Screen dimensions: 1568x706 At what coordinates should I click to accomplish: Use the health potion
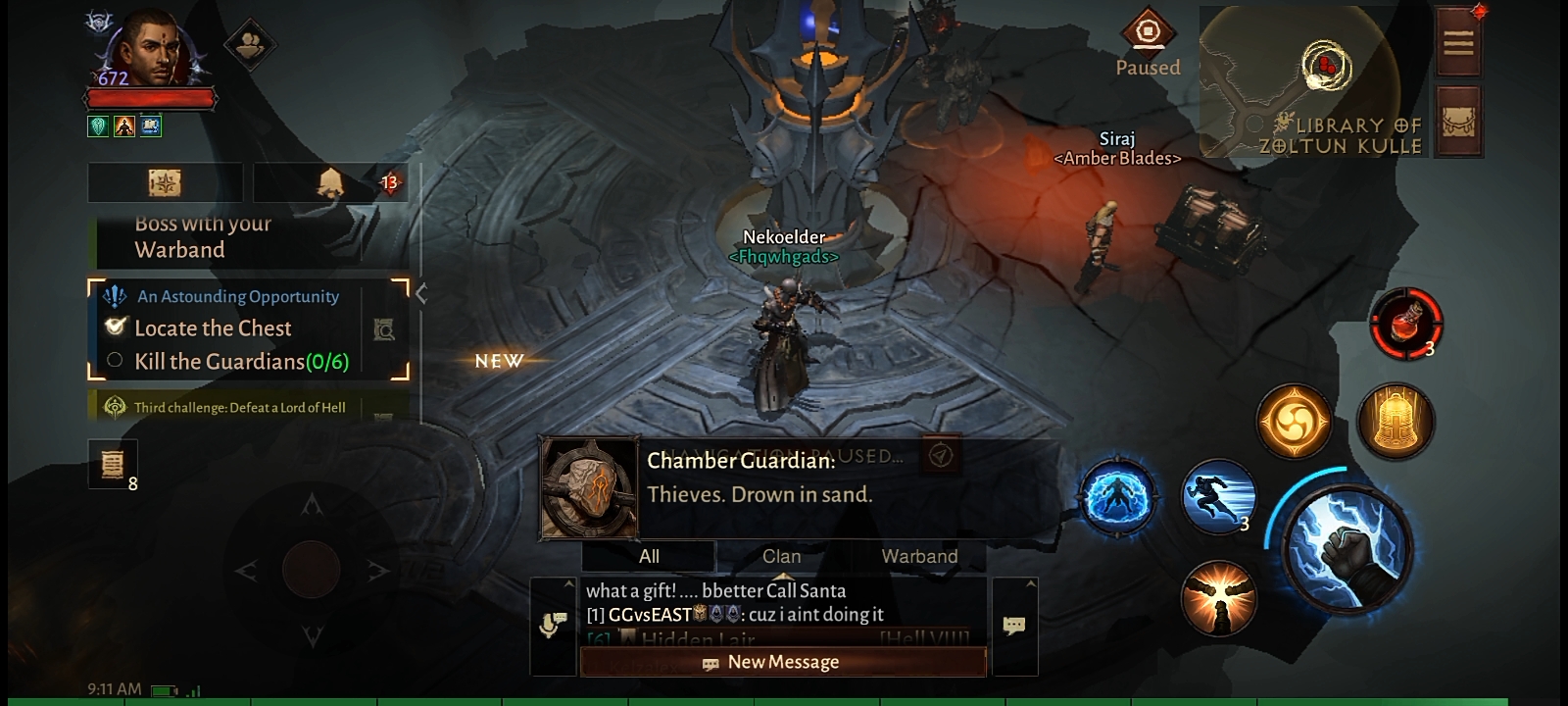pos(1405,323)
